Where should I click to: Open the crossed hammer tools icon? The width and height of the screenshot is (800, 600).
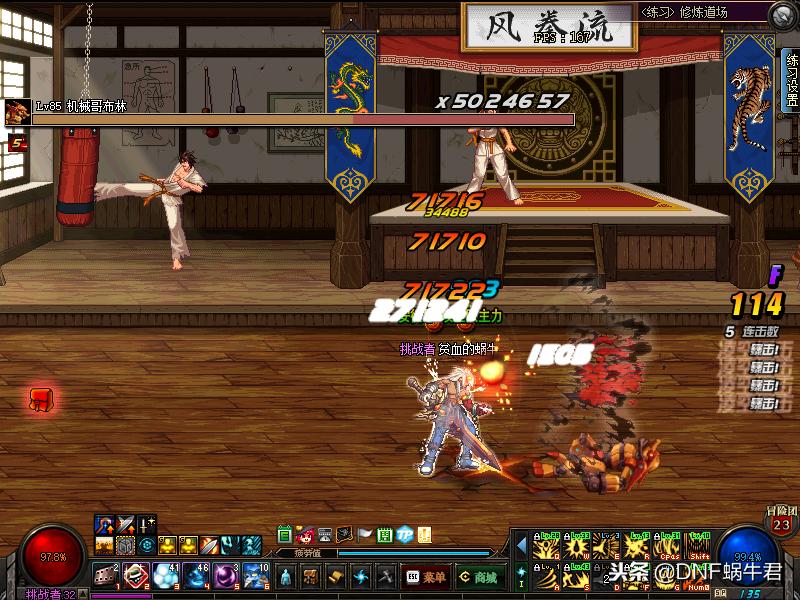pos(386,577)
